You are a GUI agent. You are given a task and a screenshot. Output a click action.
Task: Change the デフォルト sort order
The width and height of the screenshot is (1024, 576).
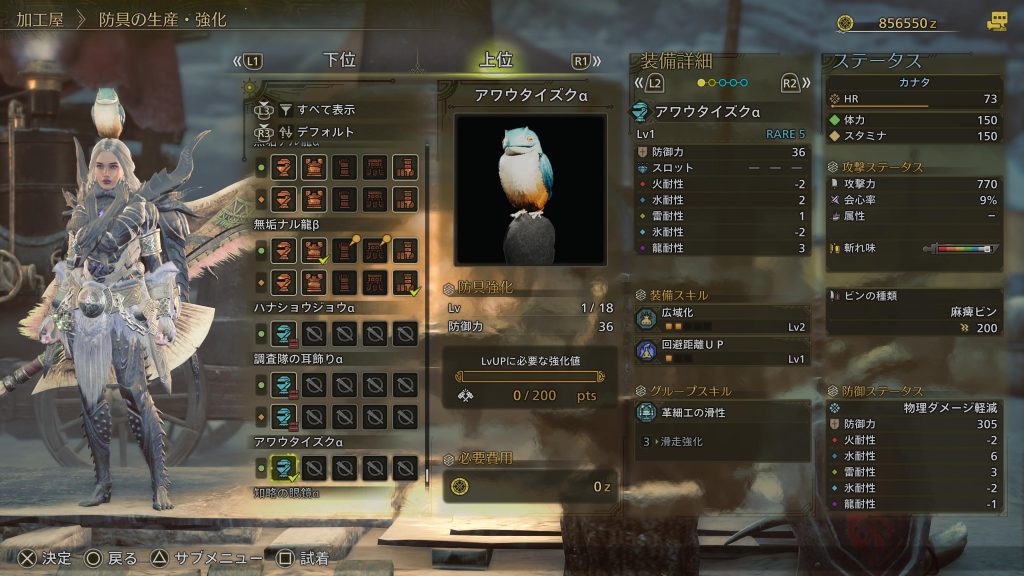pos(317,132)
